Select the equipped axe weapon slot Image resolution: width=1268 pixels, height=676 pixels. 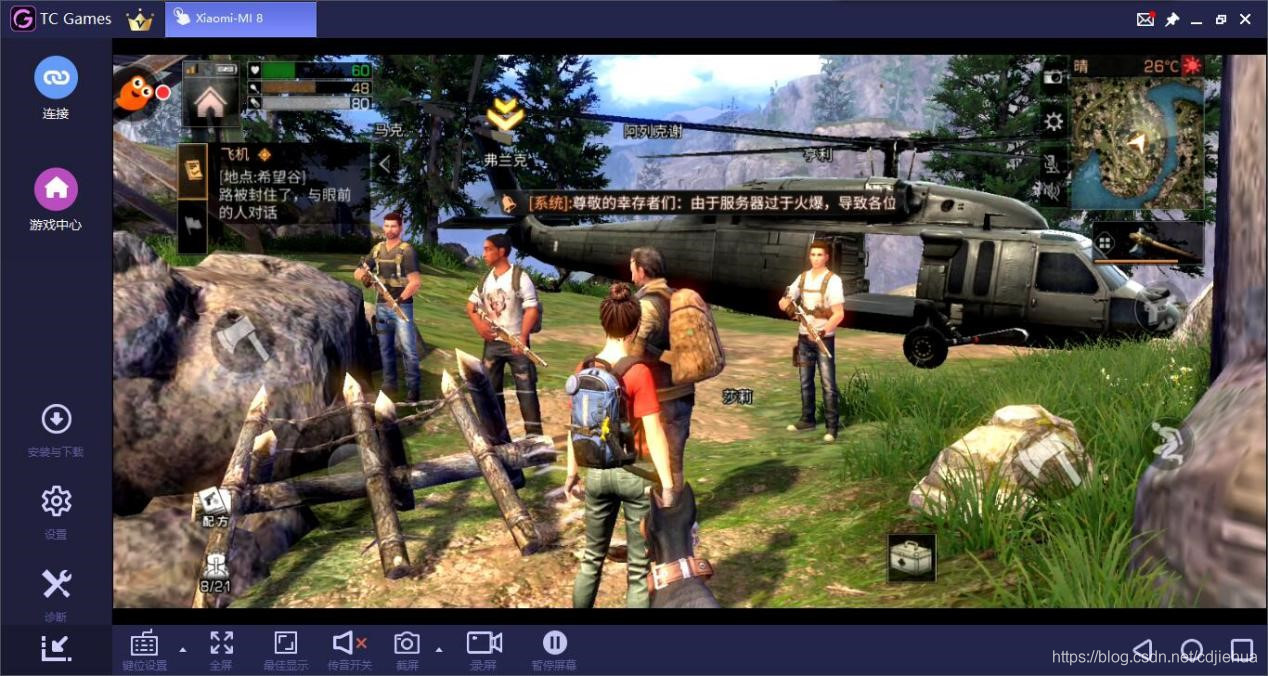[x=1148, y=241]
